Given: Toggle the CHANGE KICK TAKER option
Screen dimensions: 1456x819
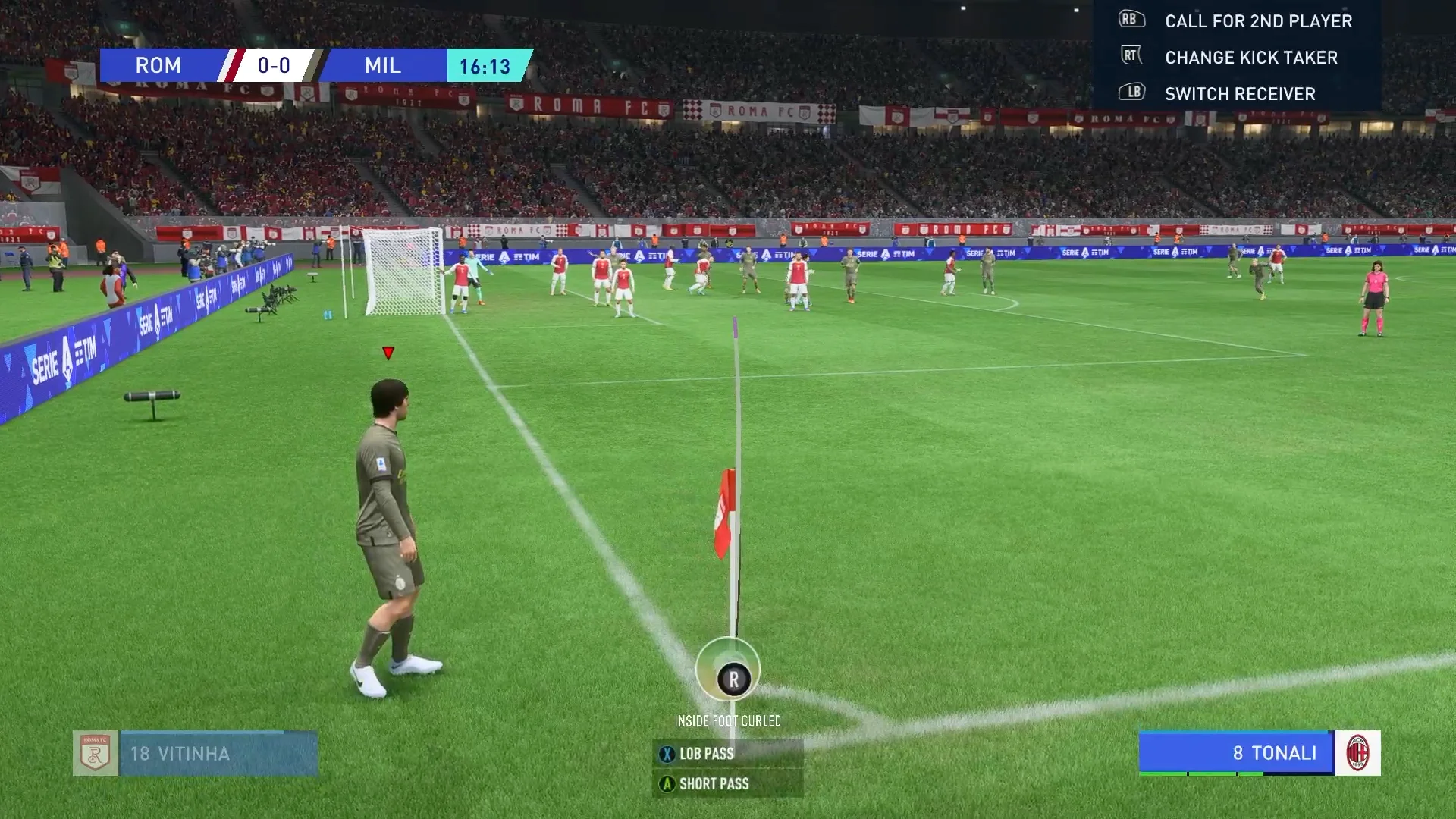Looking at the screenshot, I should click(1249, 57).
